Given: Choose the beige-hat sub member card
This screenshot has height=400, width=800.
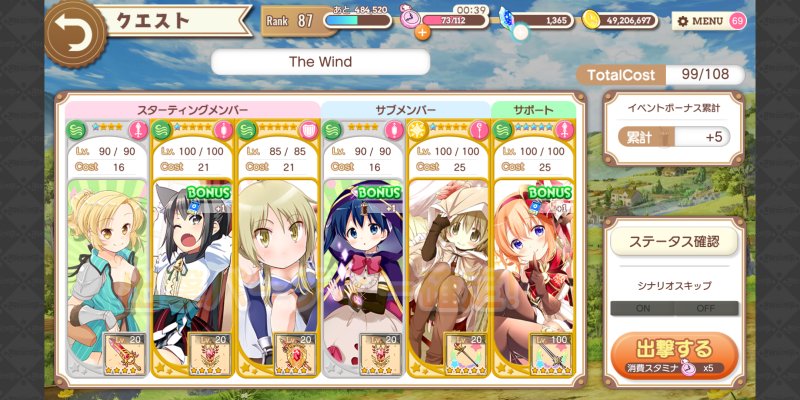Looking at the screenshot, I should pos(448,260).
